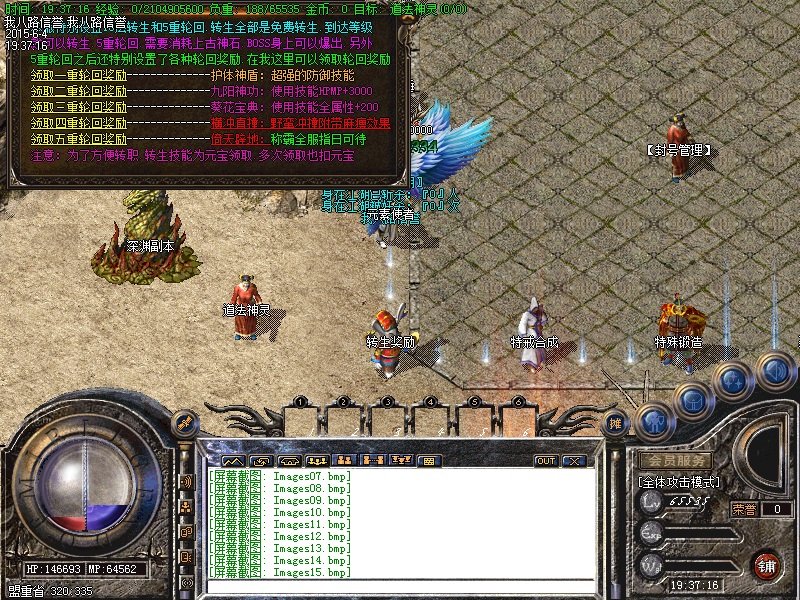
Task: Open the skills sparkle round button
Action: [x=733, y=380]
